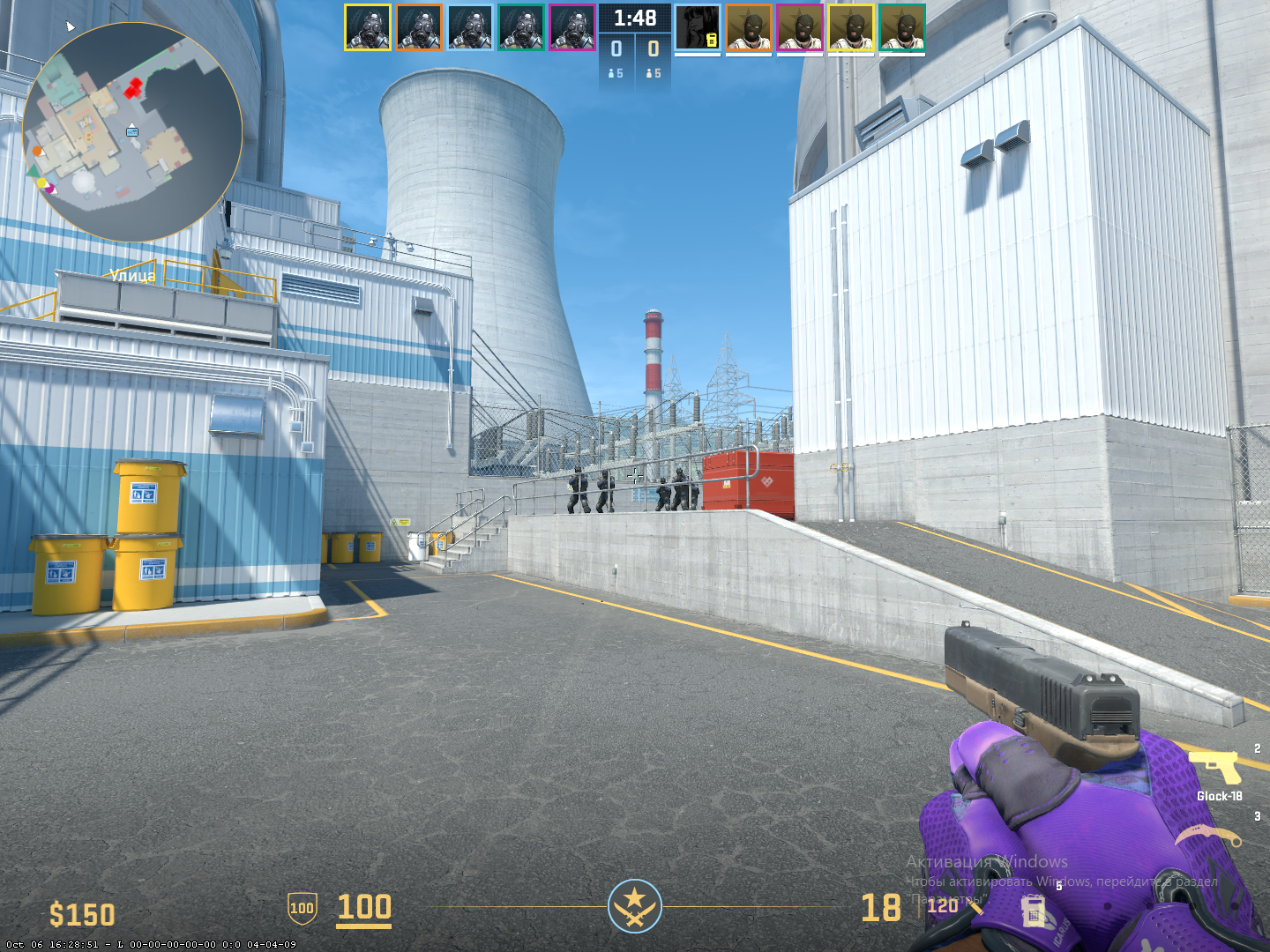Image resolution: width=1270 pixels, height=952 pixels.
Task: Pick the green-bordered balaclava player avatar
Action: [902, 27]
